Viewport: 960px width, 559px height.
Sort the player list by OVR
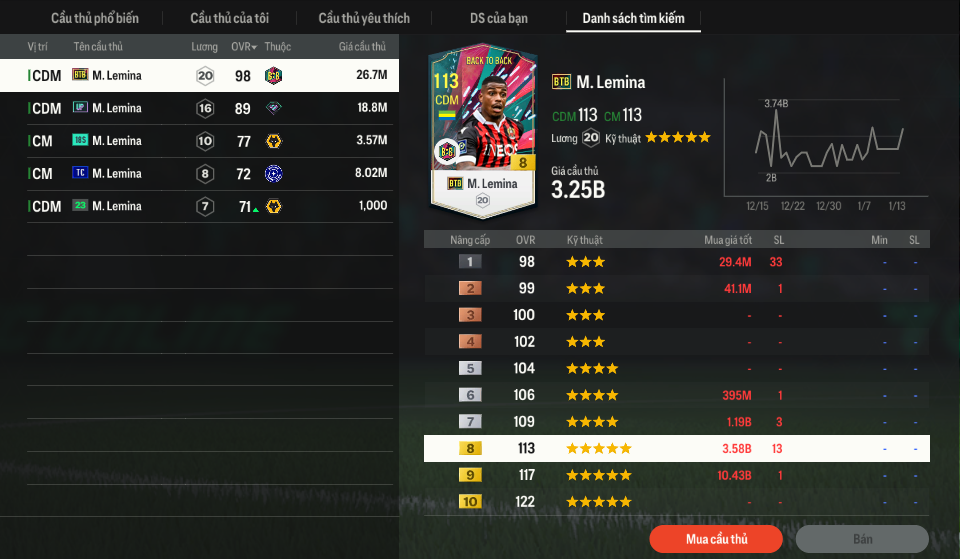click(x=244, y=47)
